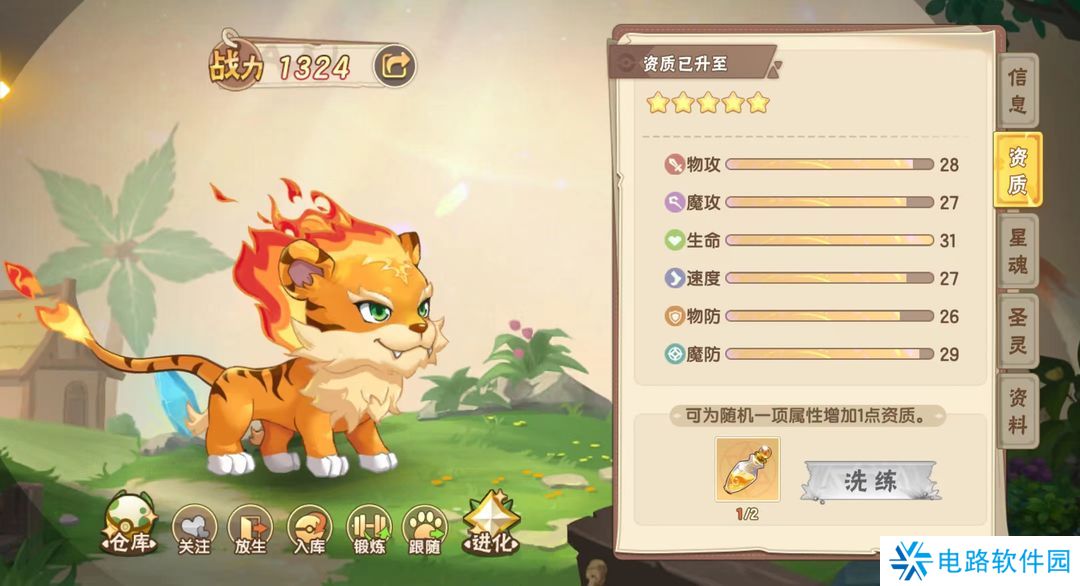Image resolution: width=1080 pixels, height=586 pixels.
Task: Tap the 入库 button
Action: tap(308, 527)
